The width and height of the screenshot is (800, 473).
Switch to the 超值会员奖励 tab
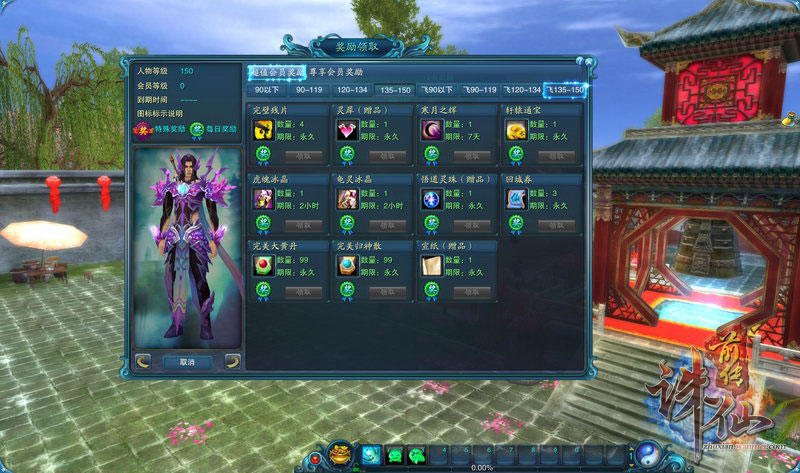(276, 72)
